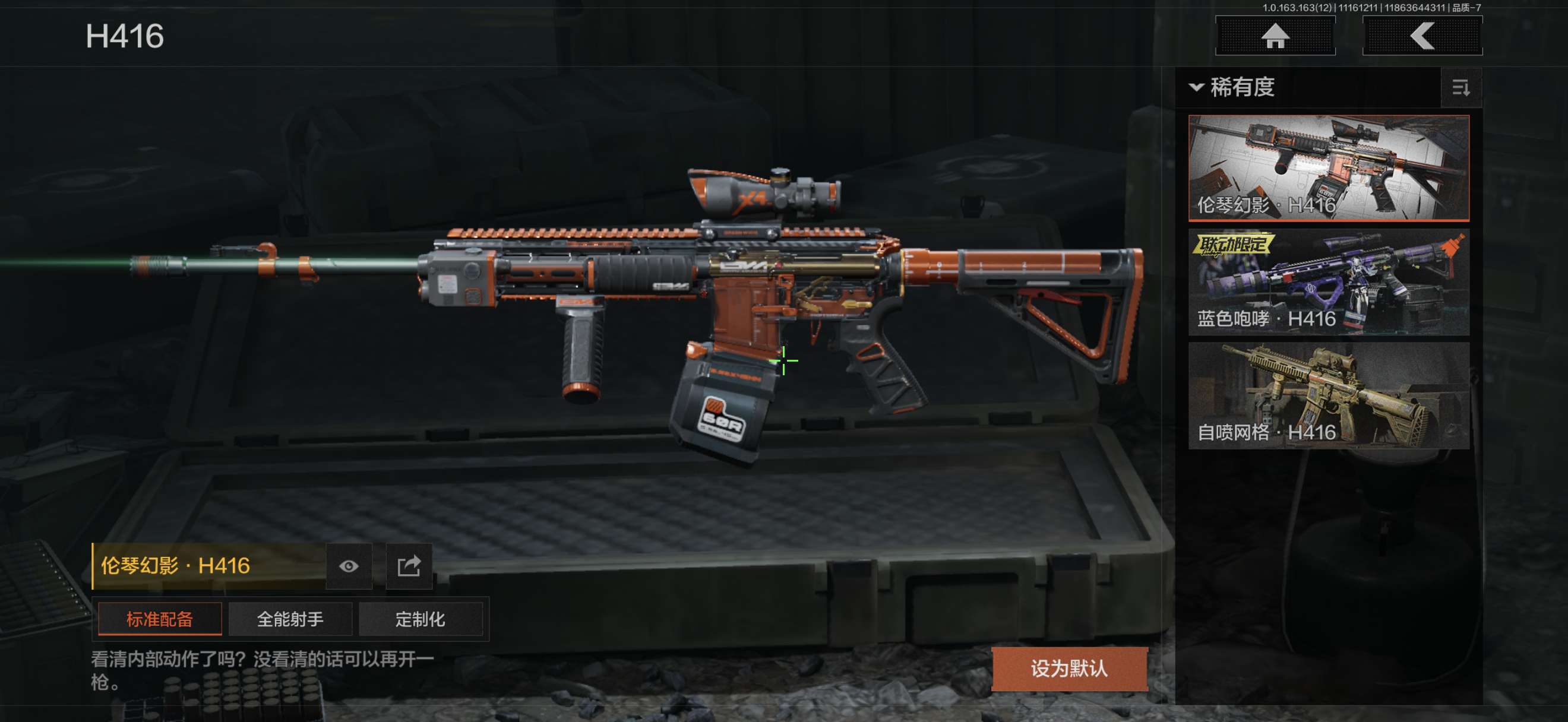Image resolution: width=1568 pixels, height=722 pixels.
Task: Pick the 自喷网格 · H416 skin
Action: point(1328,395)
